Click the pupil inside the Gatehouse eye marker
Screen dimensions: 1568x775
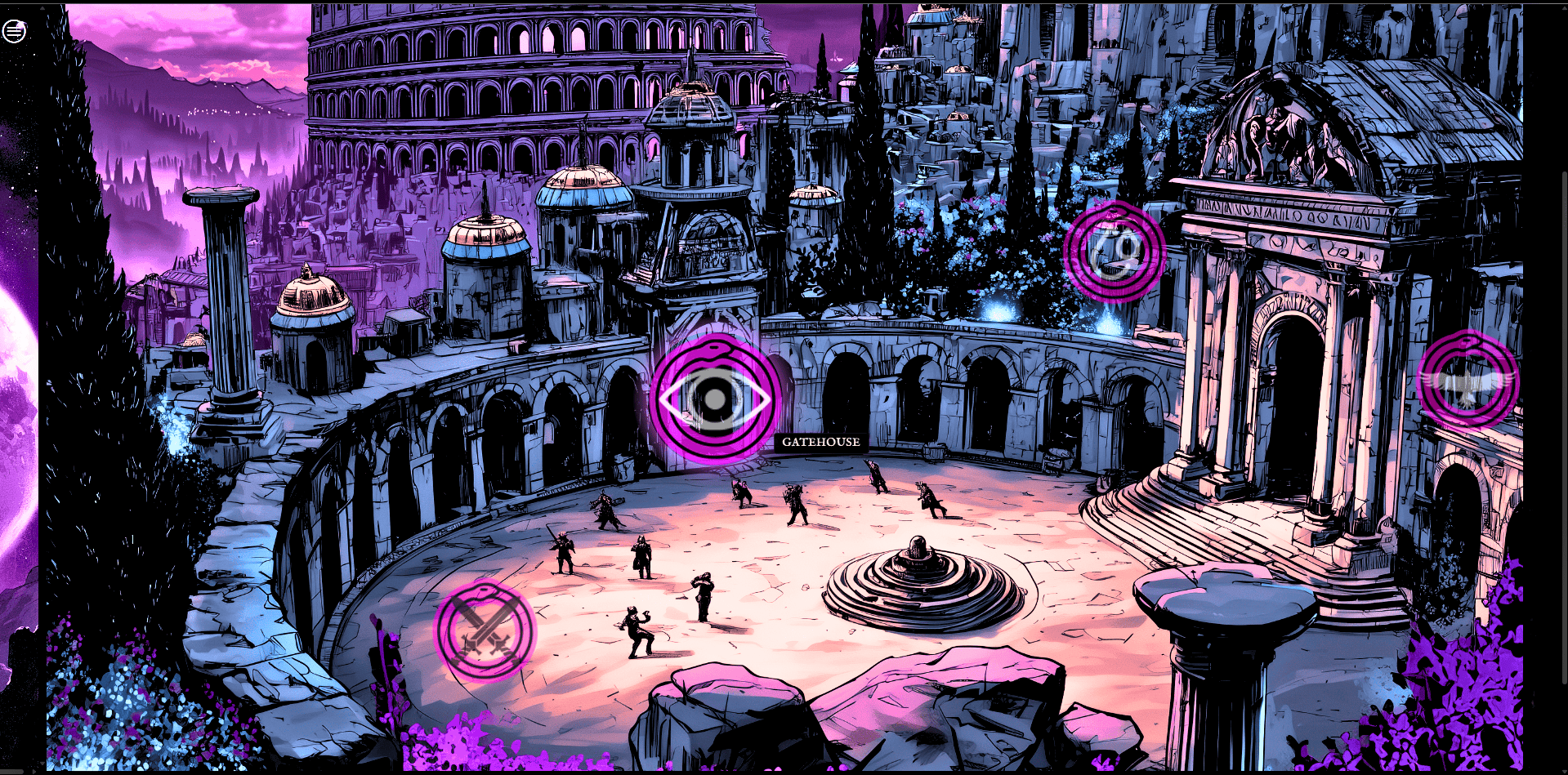715,400
